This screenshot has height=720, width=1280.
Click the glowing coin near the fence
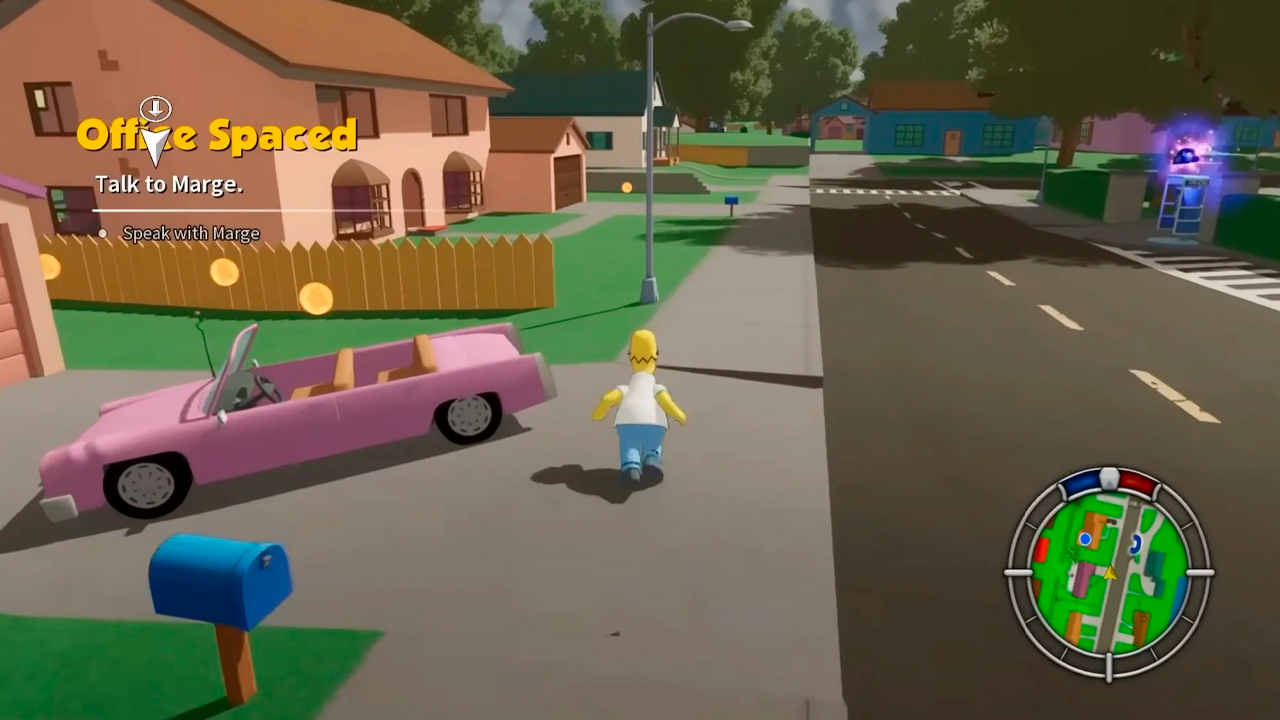point(317,300)
